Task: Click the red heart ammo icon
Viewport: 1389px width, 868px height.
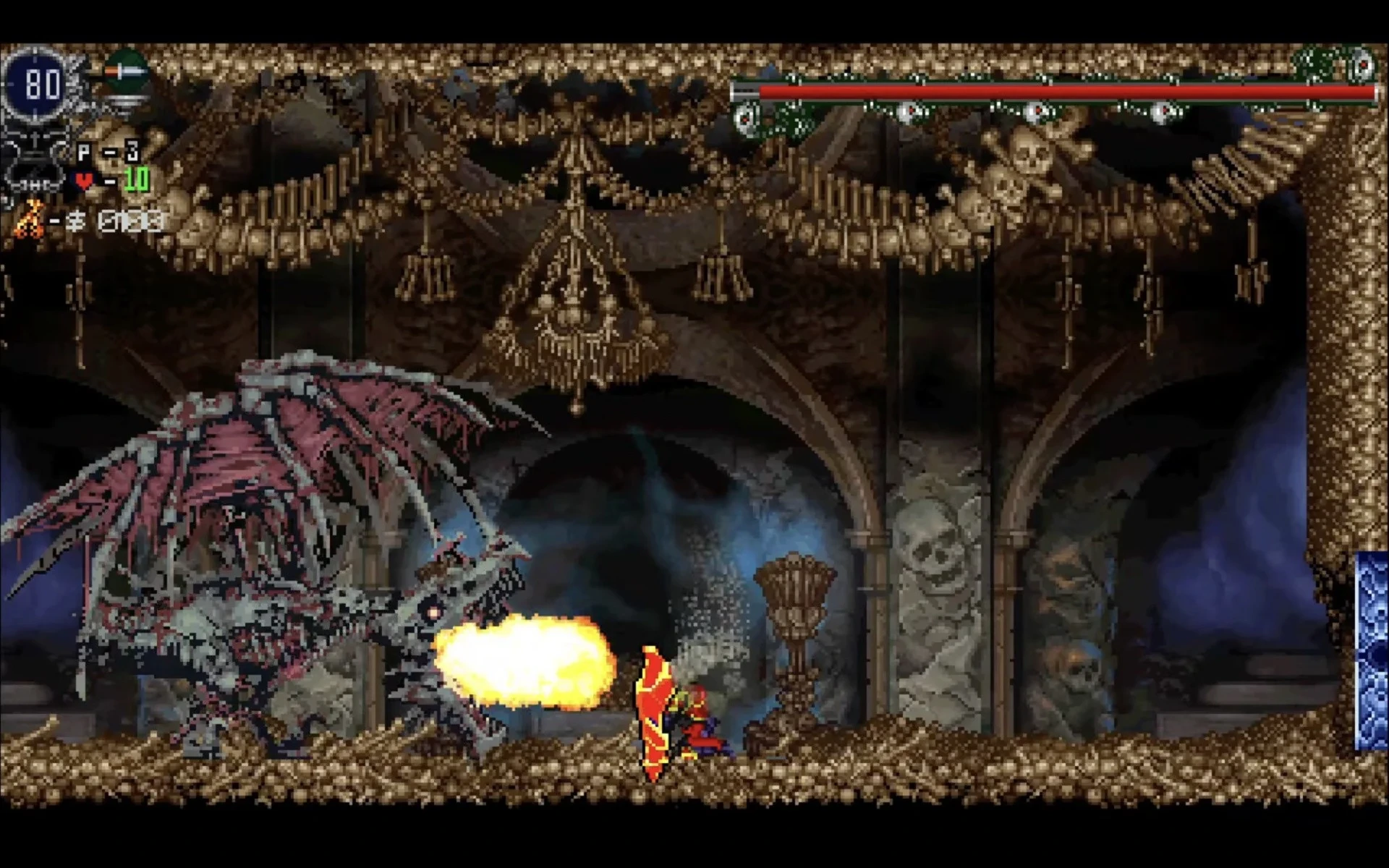Action: click(83, 181)
